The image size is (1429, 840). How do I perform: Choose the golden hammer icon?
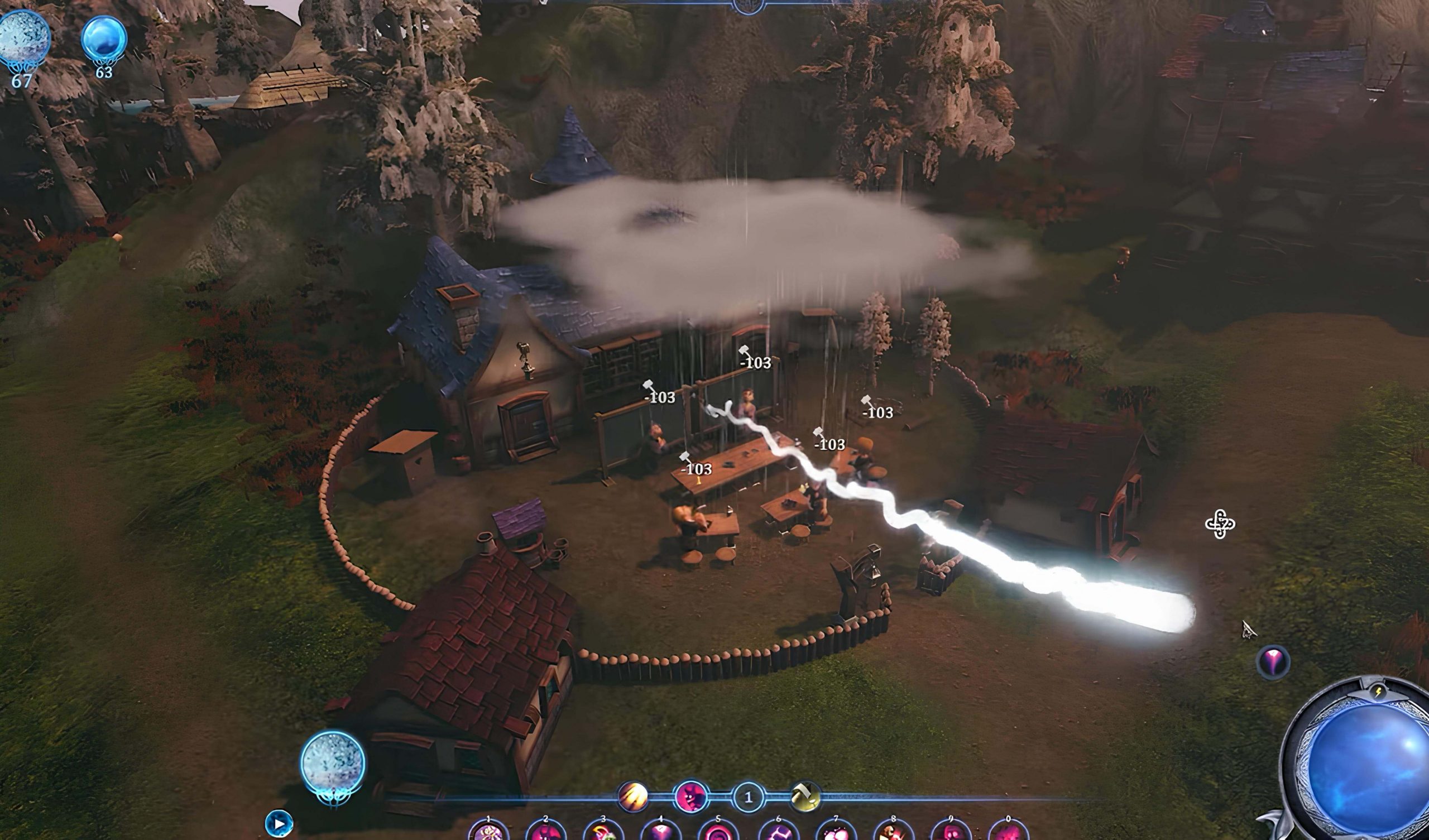(x=805, y=796)
